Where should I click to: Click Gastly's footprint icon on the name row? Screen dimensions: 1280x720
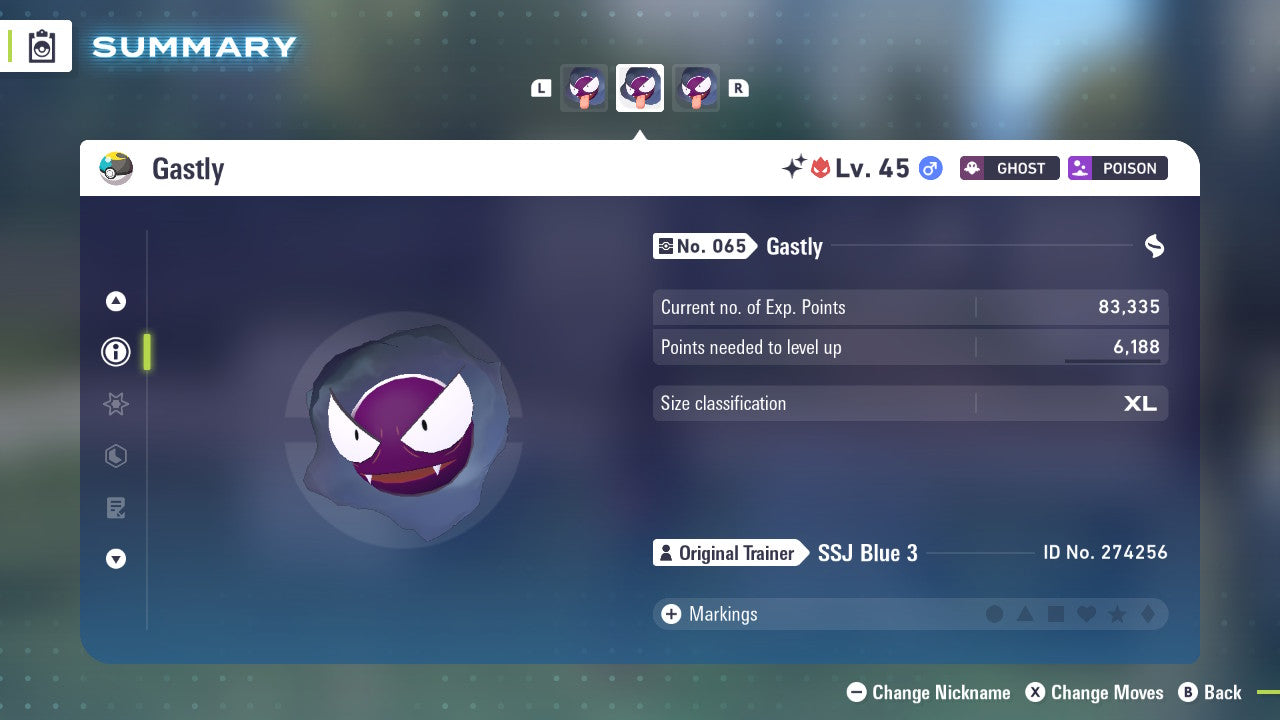(1154, 246)
